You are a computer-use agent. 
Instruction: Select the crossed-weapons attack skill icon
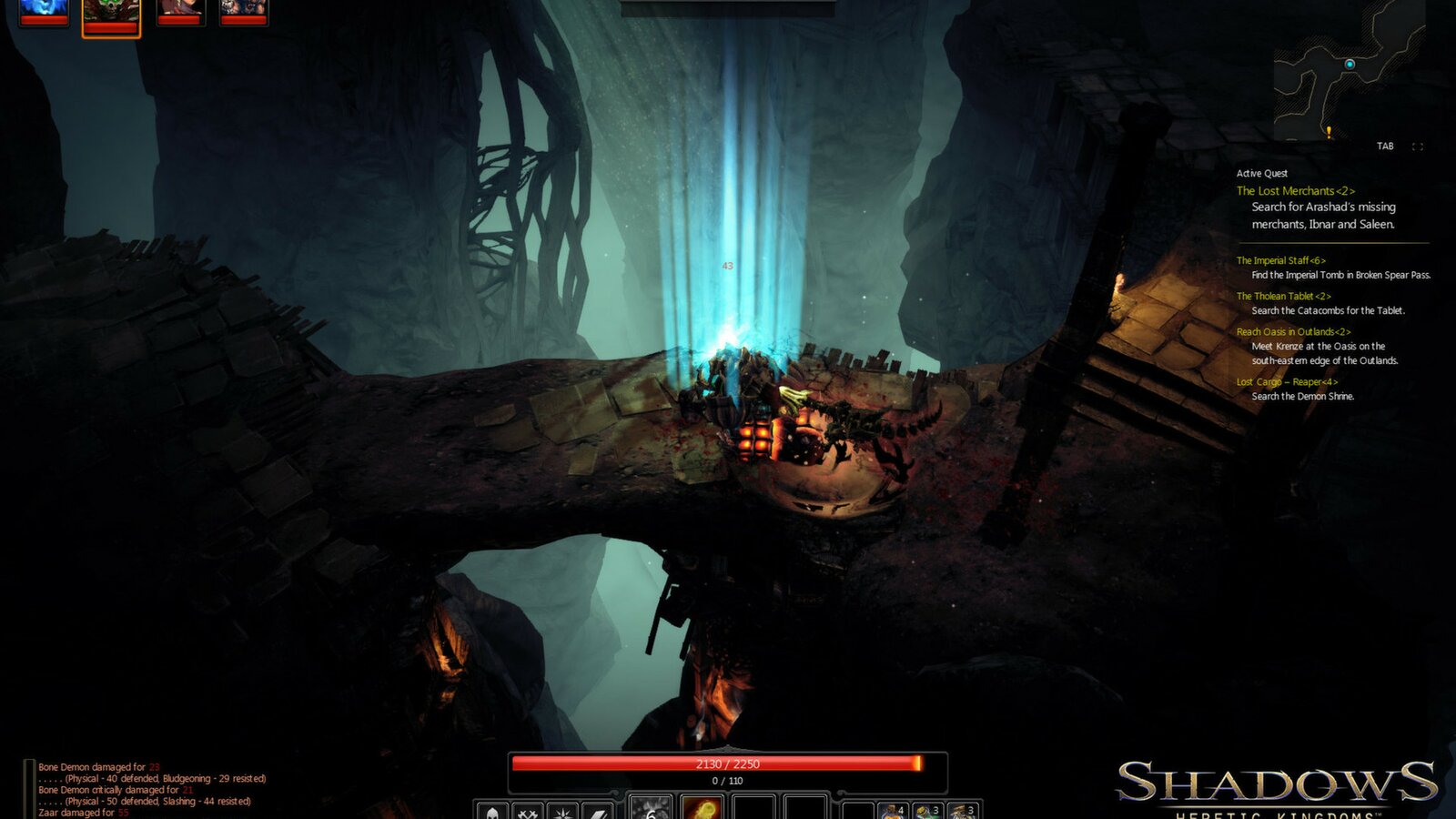(x=528, y=810)
